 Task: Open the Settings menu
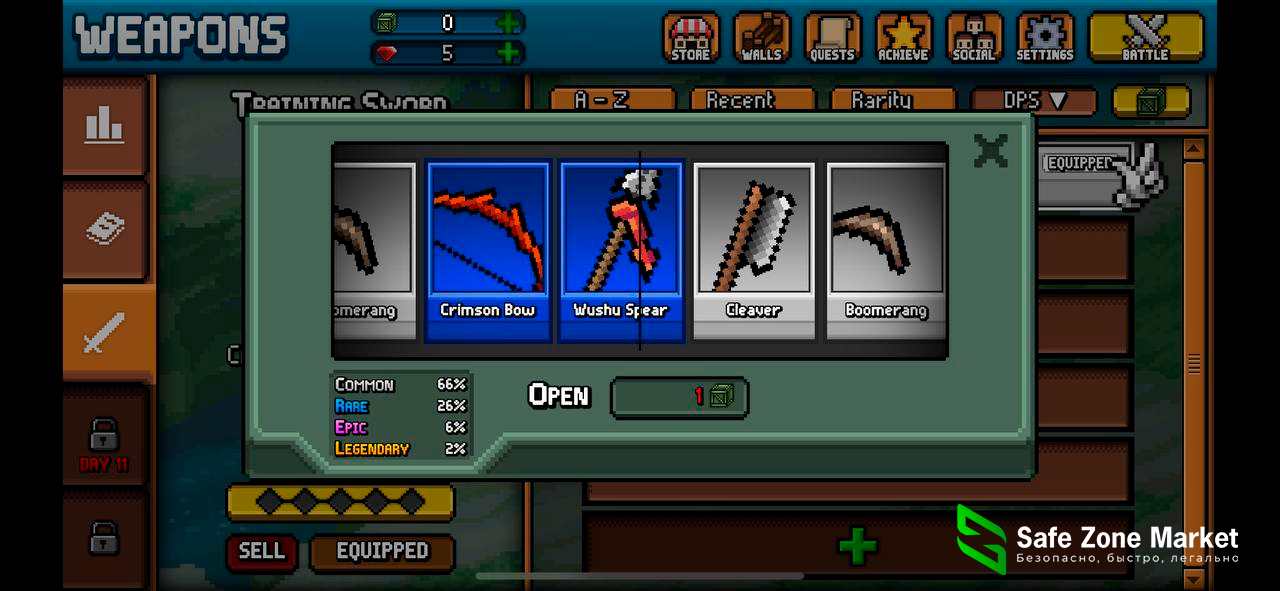pos(1045,38)
